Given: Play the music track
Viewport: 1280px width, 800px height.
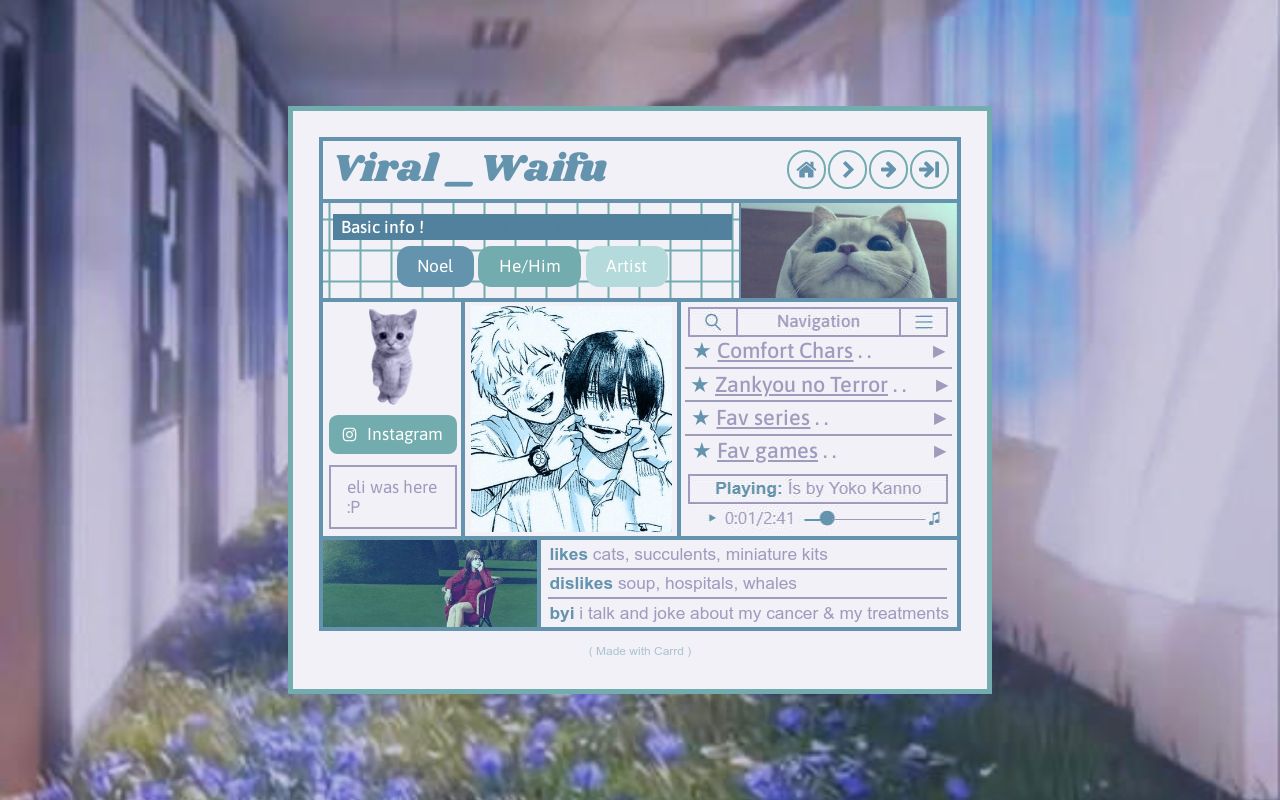Looking at the screenshot, I should (712, 518).
